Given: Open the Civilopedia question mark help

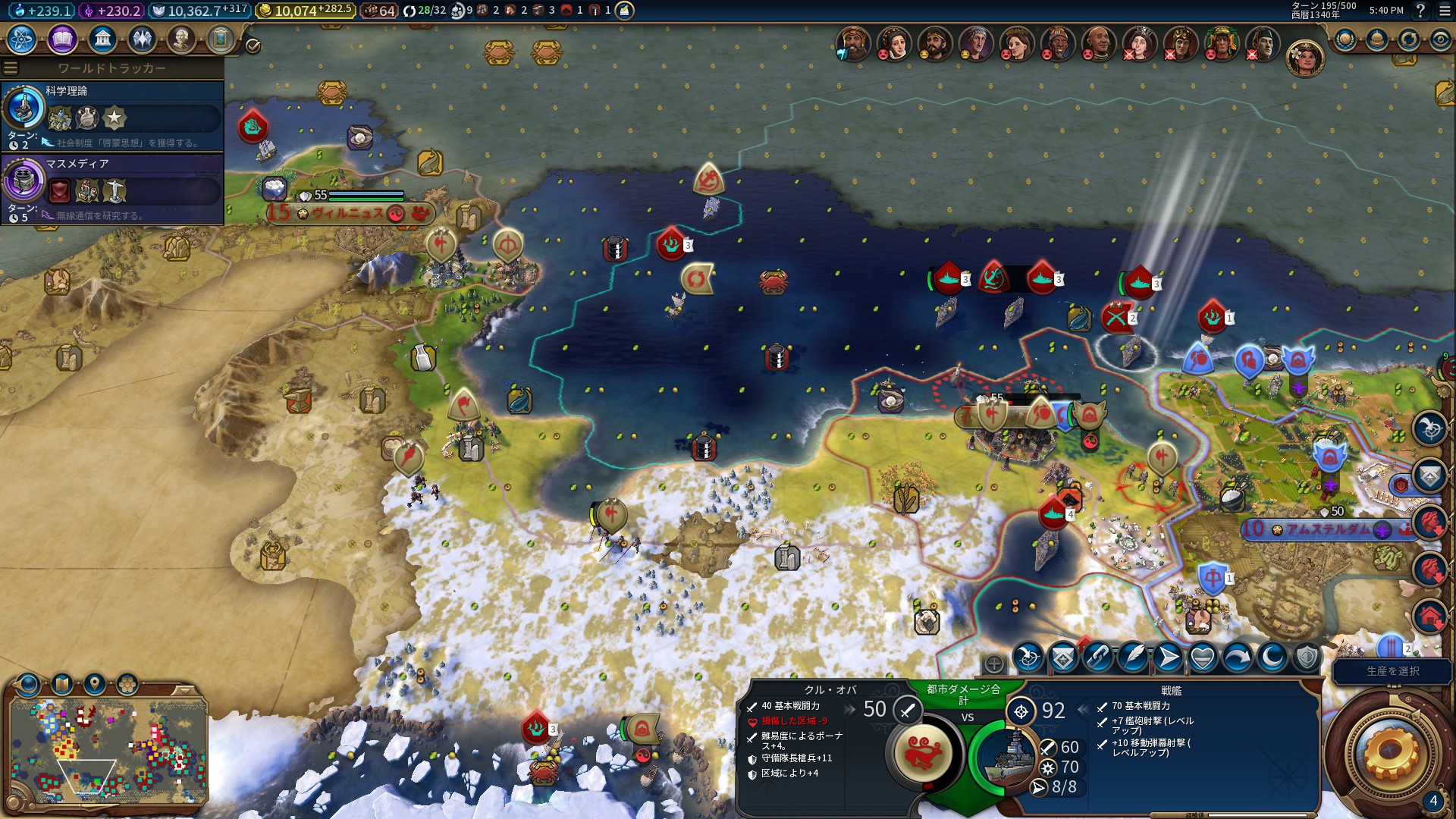Looking at the screenshot, I should 1420,11.
